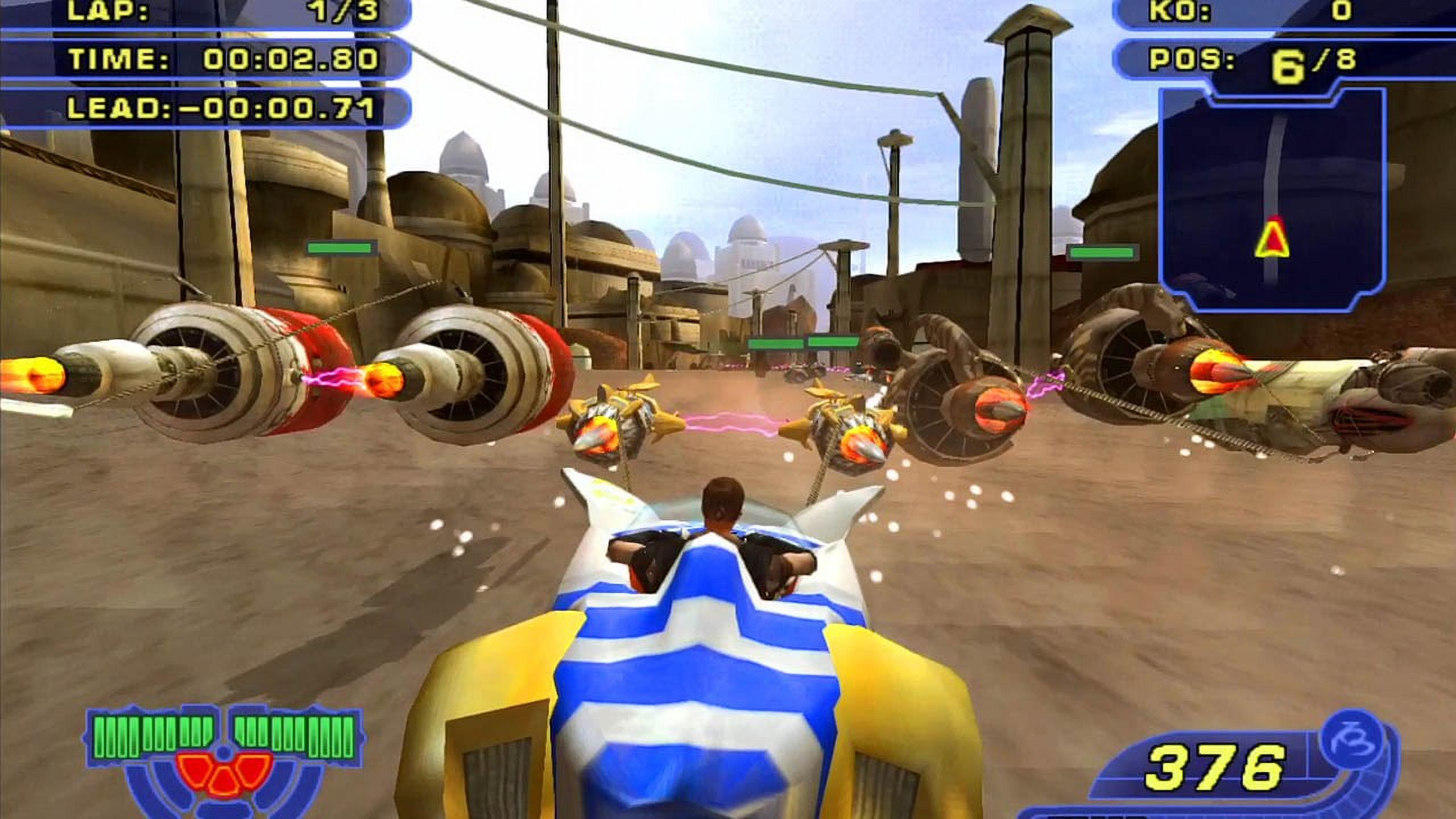This screenshot has width=1456, height=819.
Task: Toggle the green health bar above the left racer
Action: (340, 248)
